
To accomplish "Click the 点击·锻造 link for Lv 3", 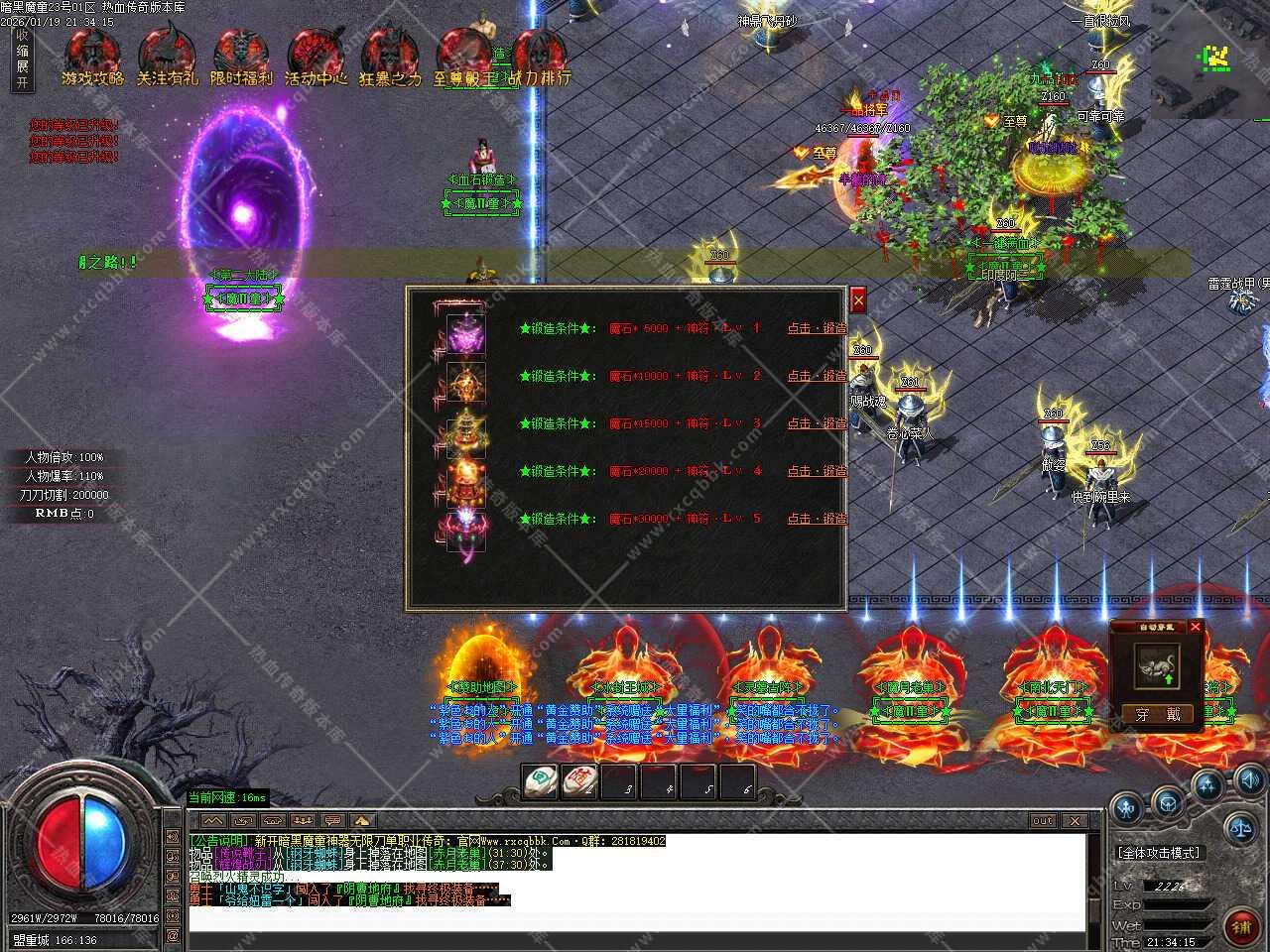I will 817,423.
